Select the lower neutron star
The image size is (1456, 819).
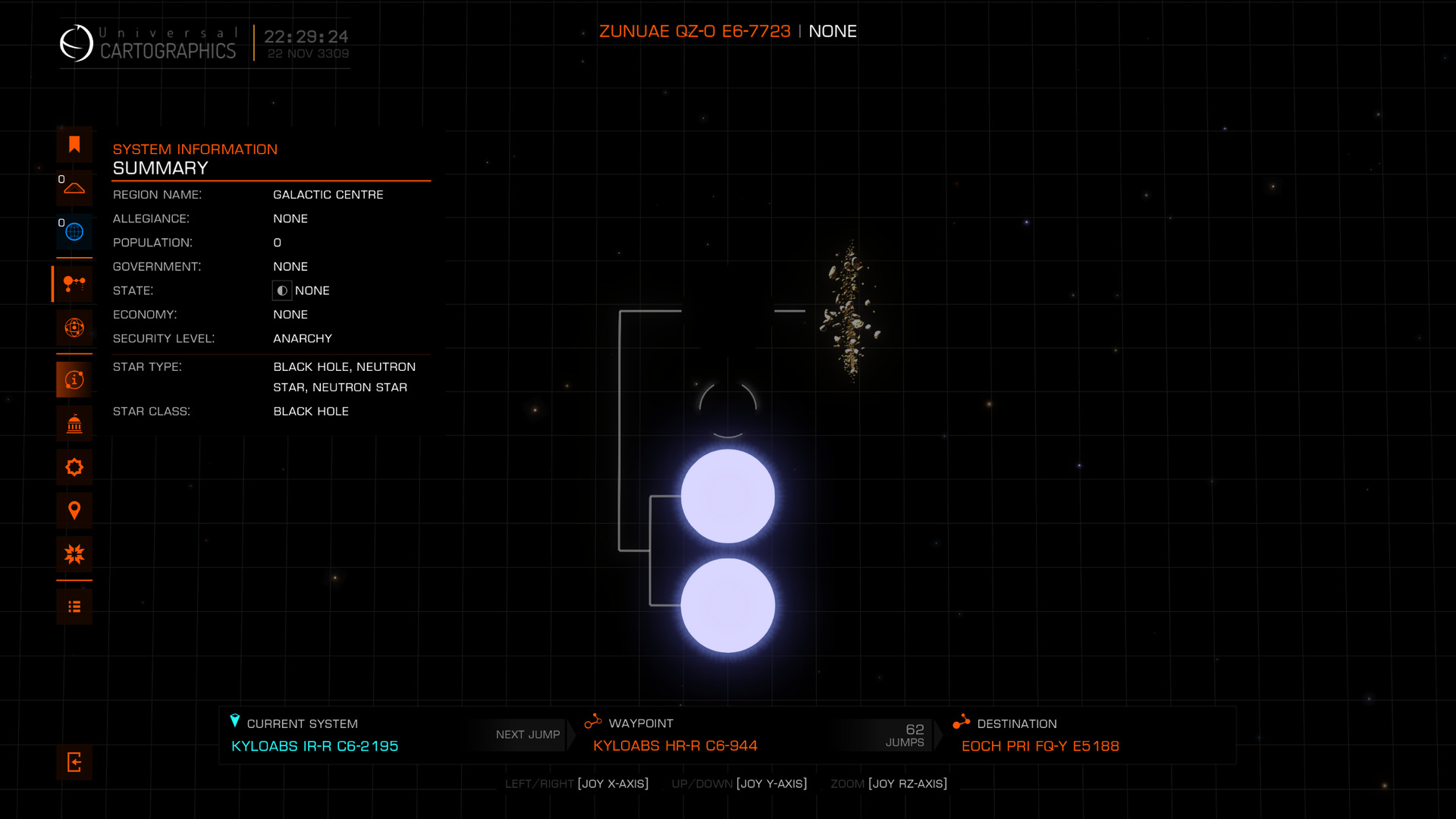(728, 606)
